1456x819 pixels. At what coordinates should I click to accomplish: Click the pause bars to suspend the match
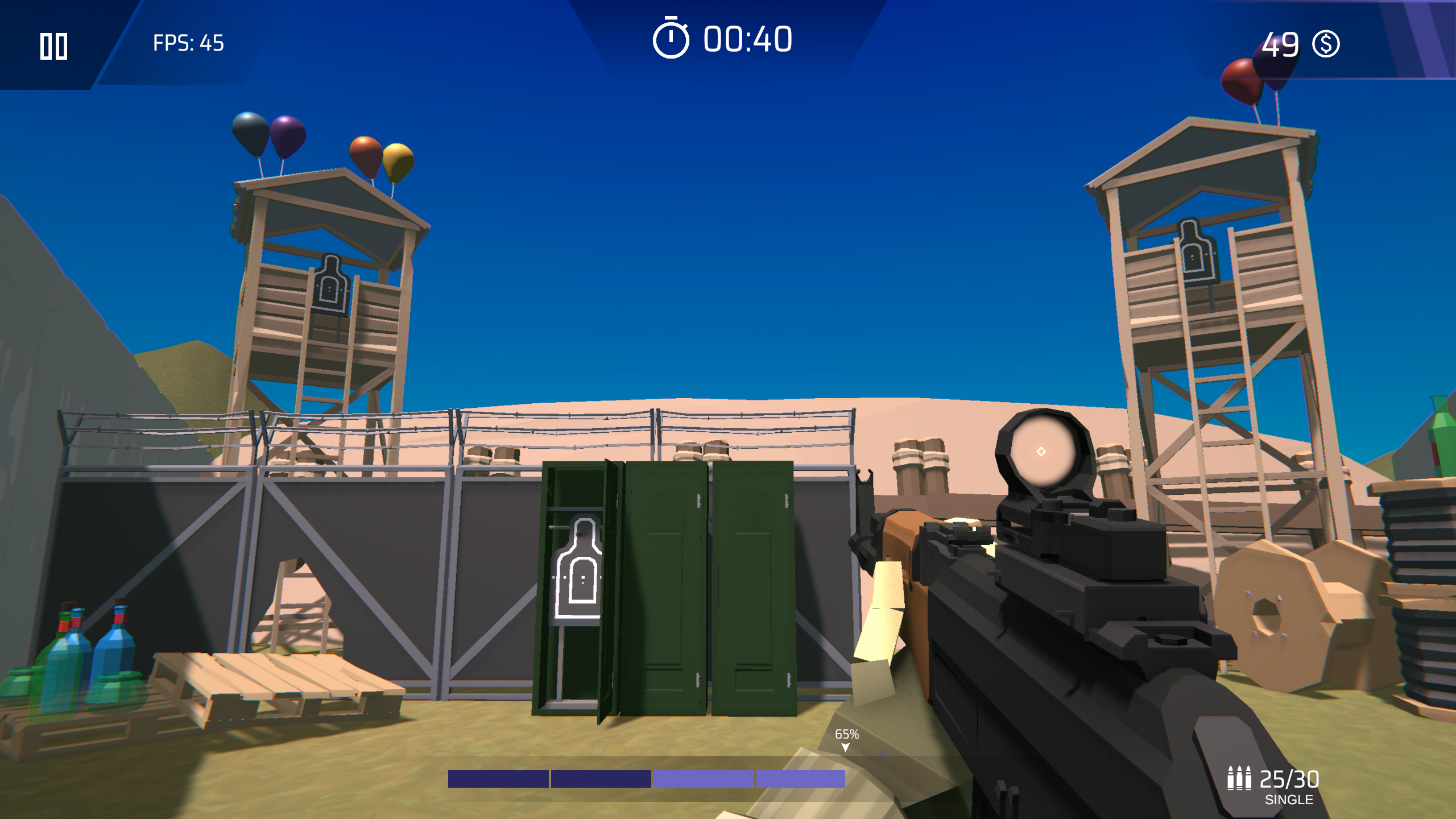point(55,47)
